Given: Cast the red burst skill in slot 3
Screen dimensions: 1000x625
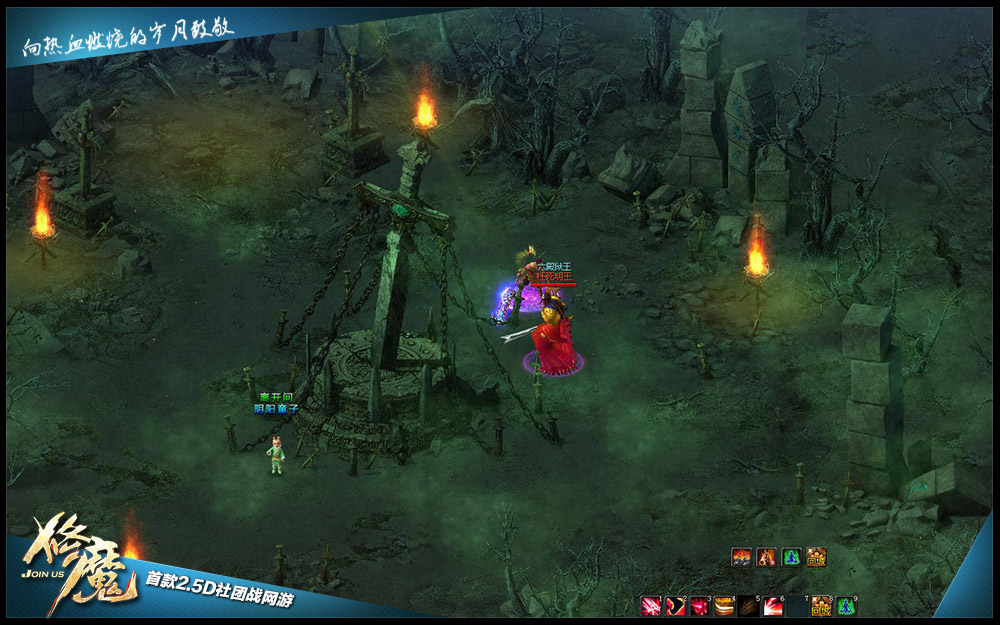Looking at the screenshot, I should click(x=699, y=606).
